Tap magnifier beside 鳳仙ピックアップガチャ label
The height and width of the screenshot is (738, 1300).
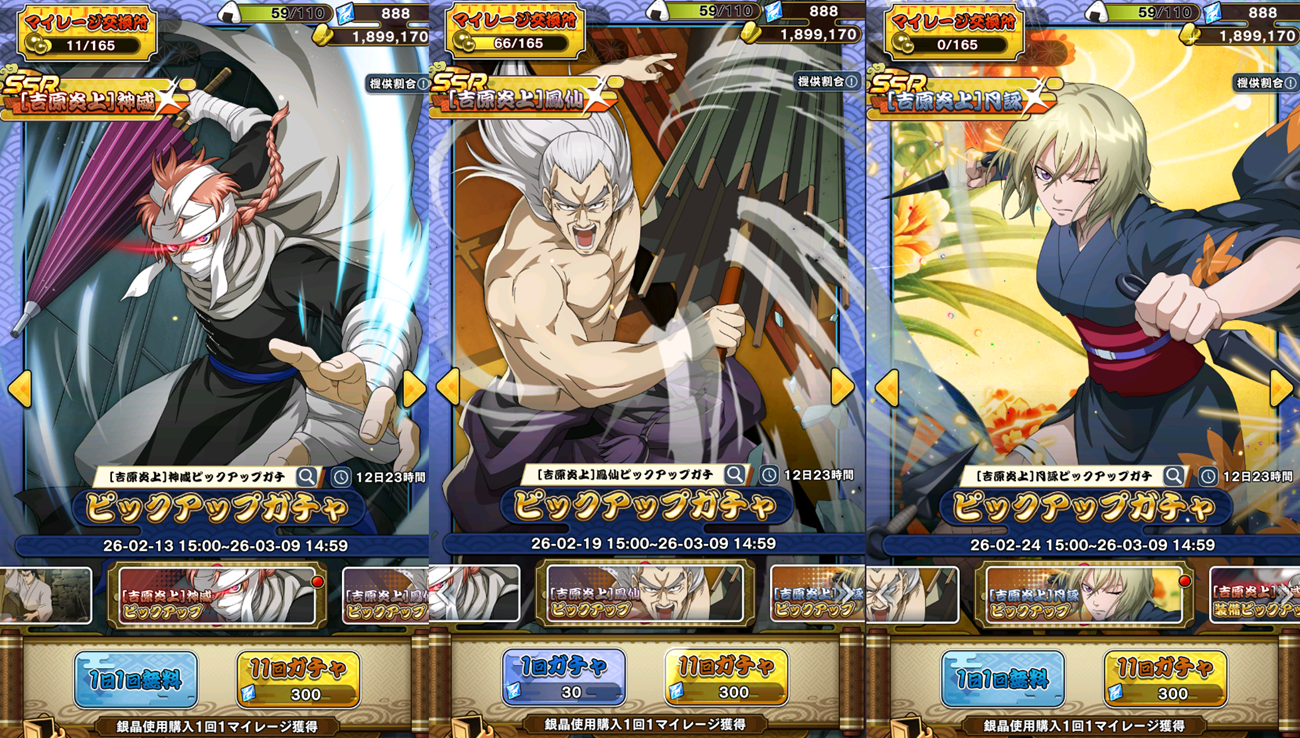(735, 475)
